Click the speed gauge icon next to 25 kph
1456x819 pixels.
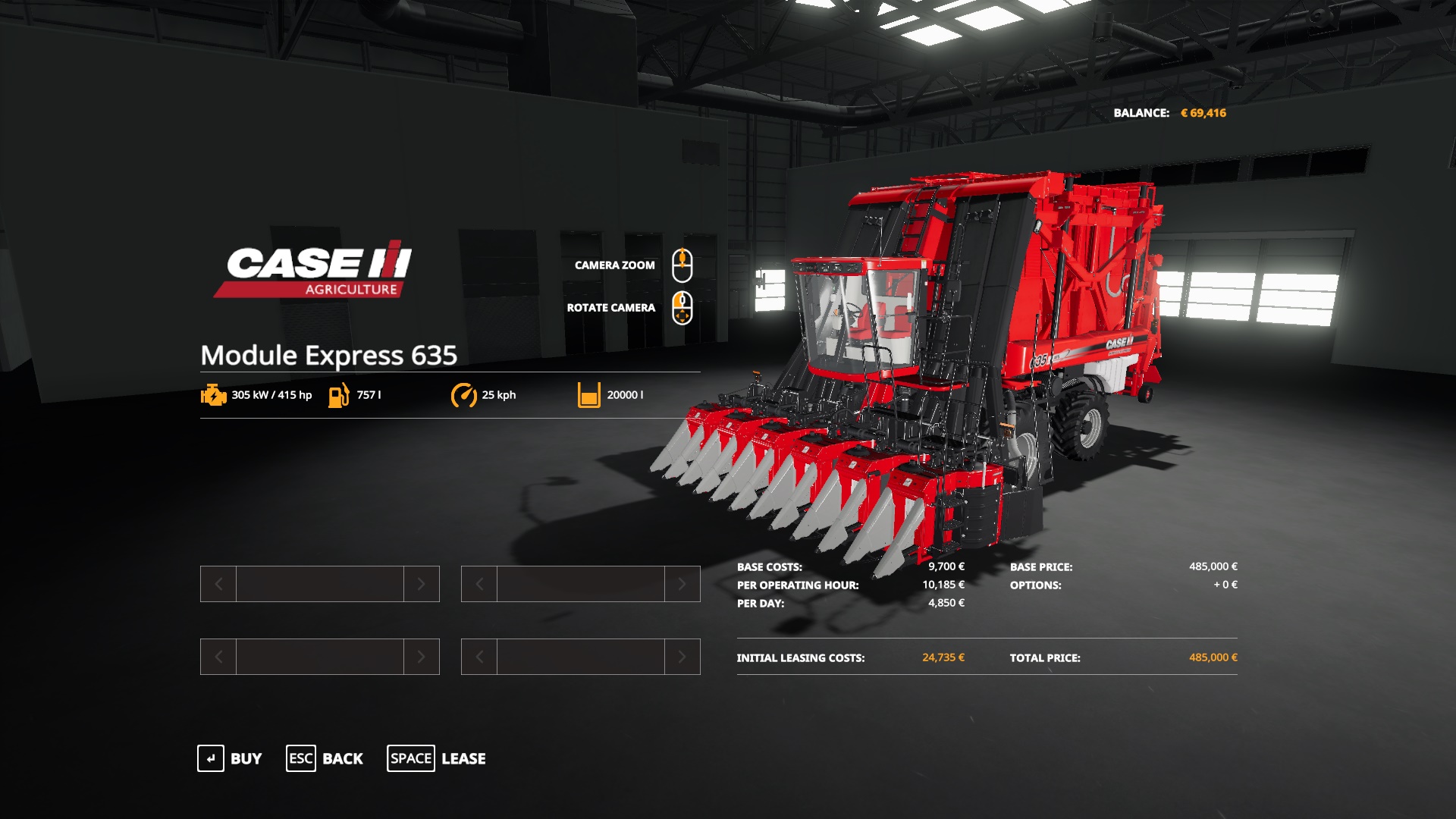pyautogui.click(x=464, y=394)
